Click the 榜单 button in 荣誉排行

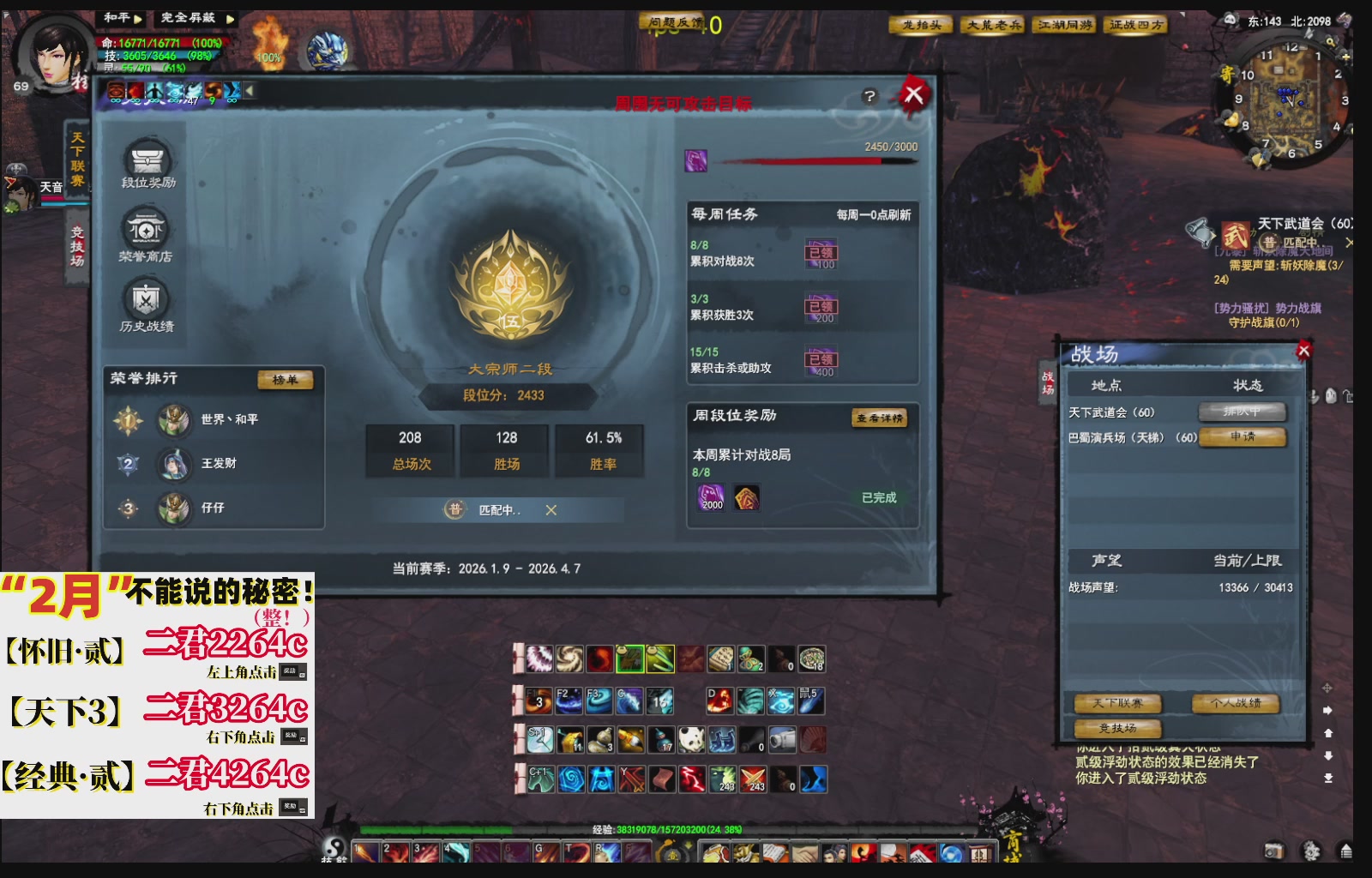[286, 381]
